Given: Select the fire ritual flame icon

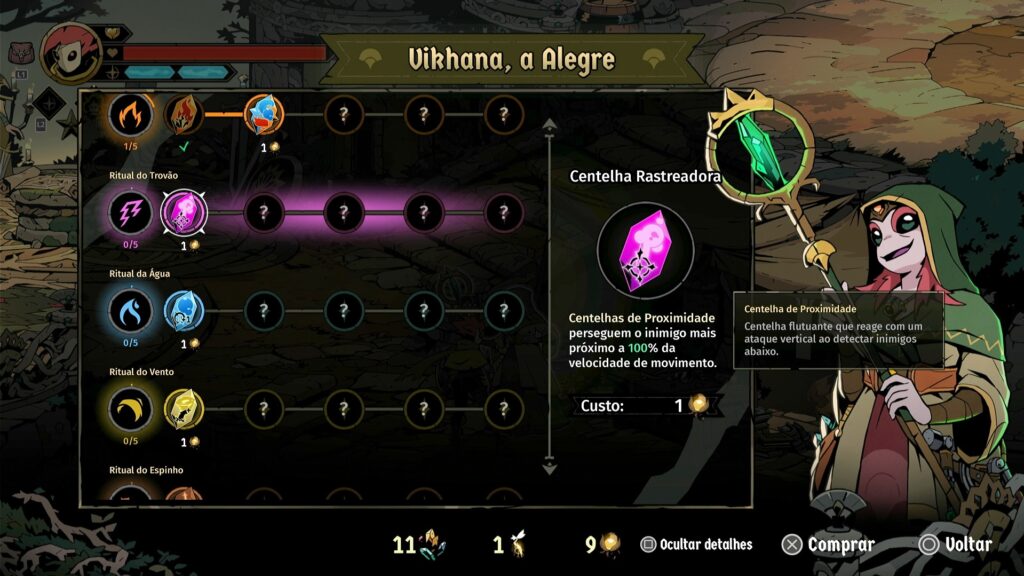Looking at the screenshot, I should point(131,115).
